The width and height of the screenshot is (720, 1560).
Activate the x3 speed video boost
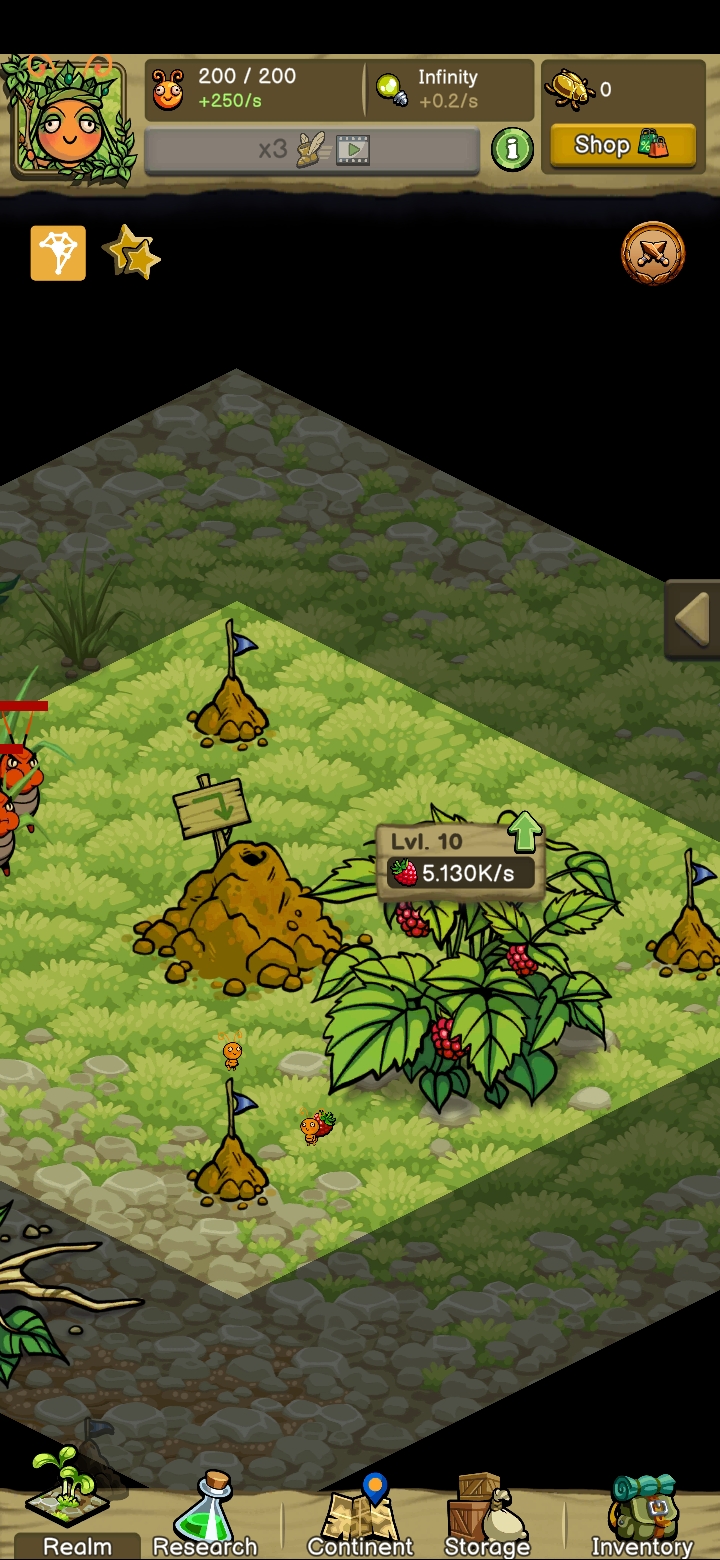point(312,151)
